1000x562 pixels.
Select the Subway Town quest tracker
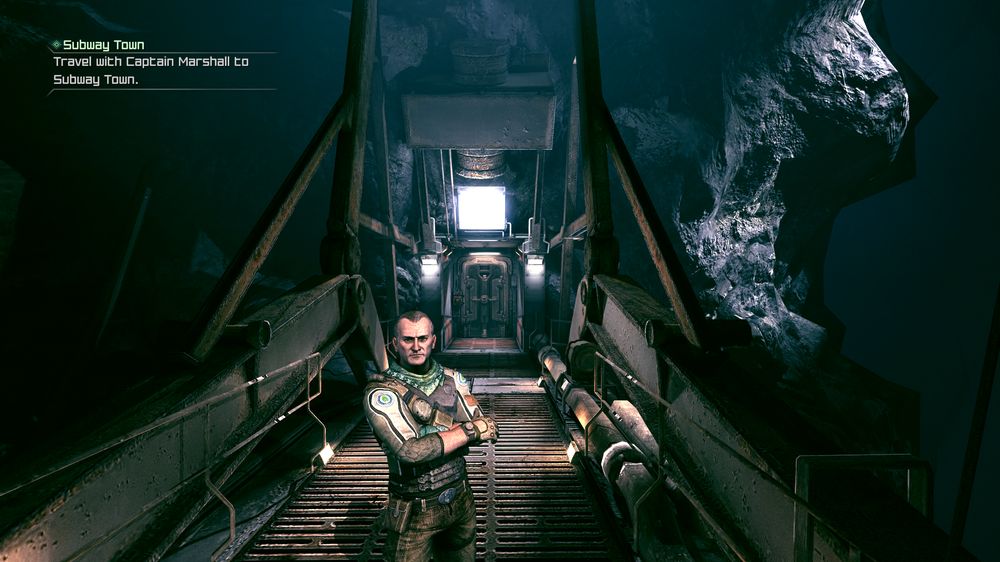pyautogui.click(x=103, y=46)
